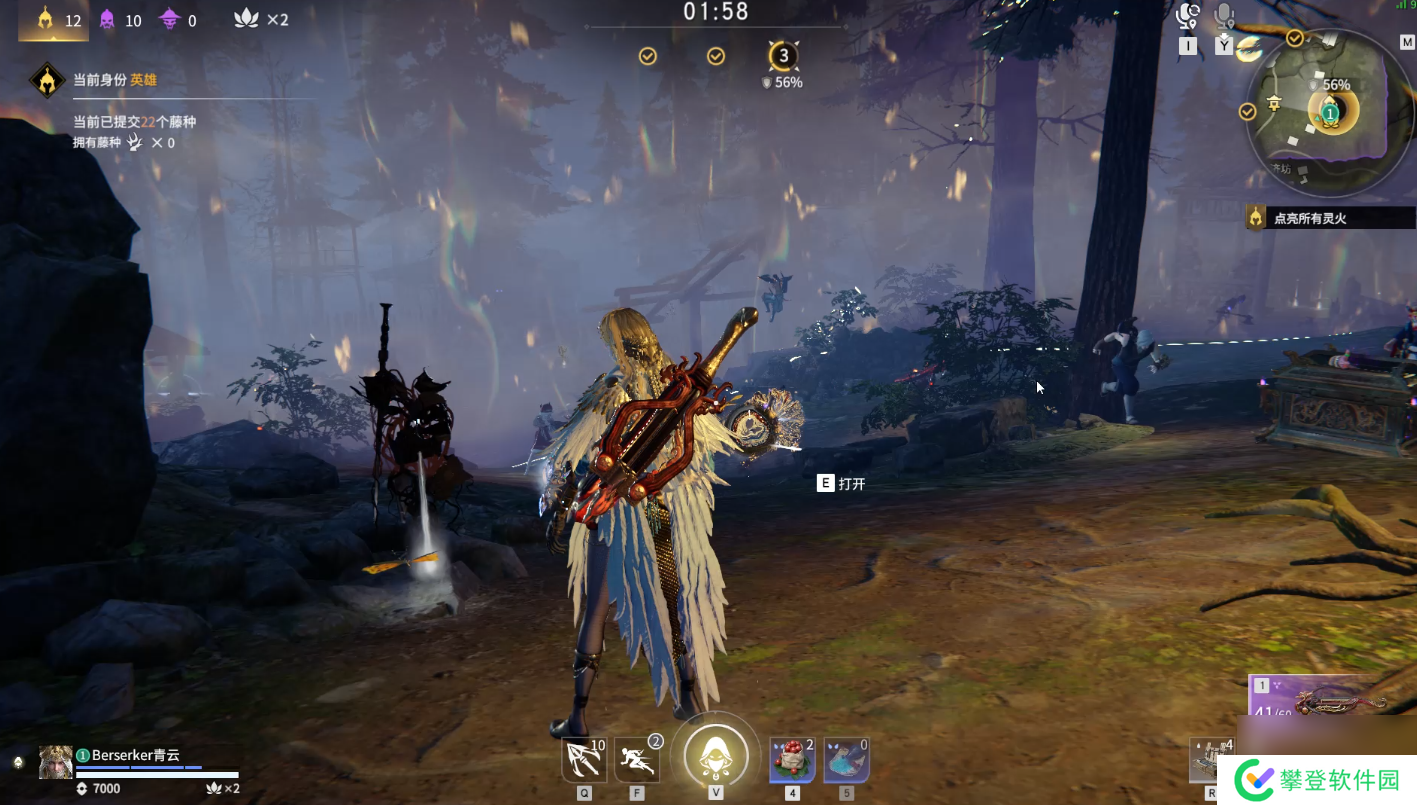Trigger the hooded figure ultimate ability
Screen dimensions: 1417x805
[x=715, y=756]
